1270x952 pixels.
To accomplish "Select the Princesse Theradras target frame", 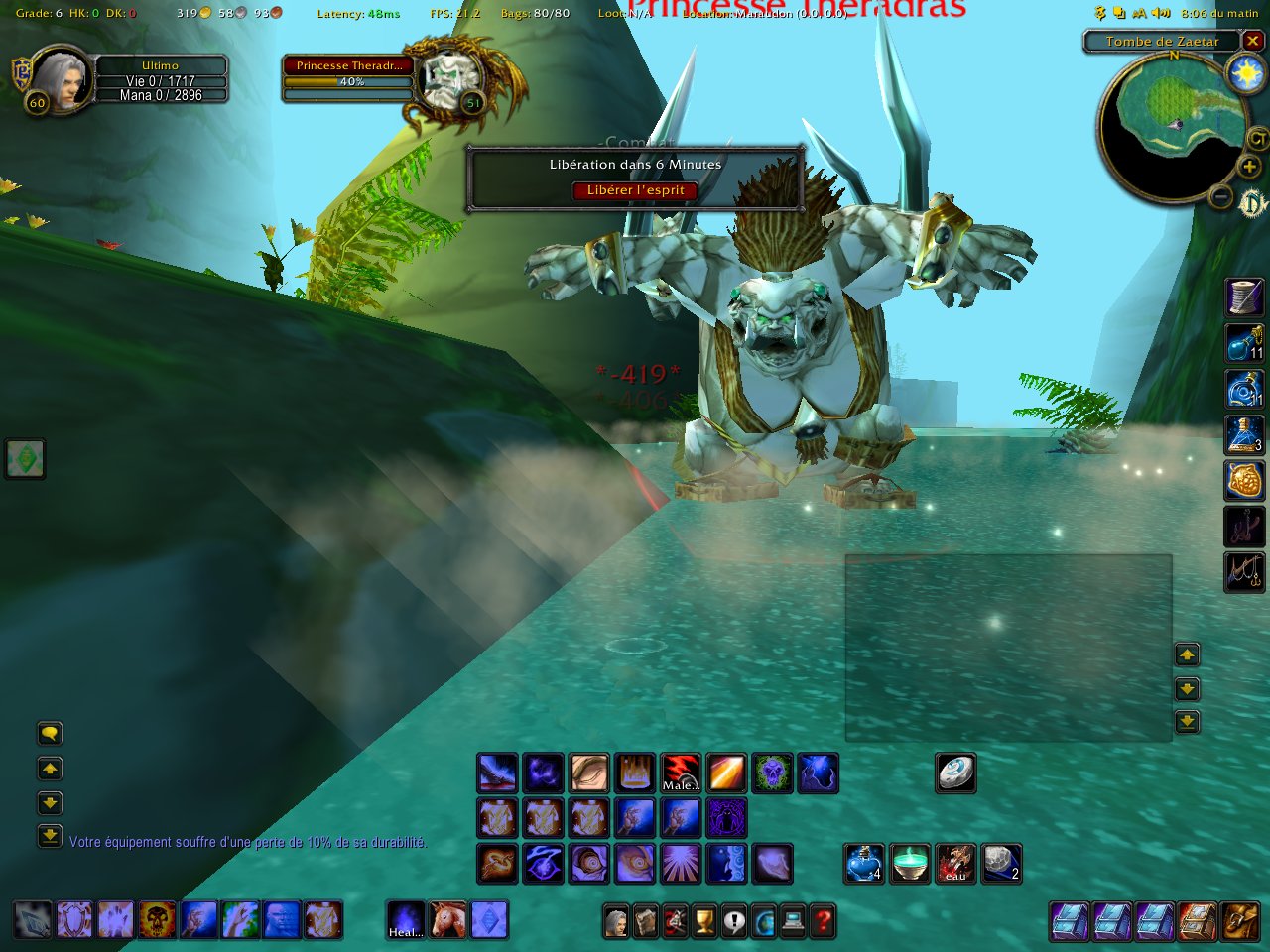I will click(x=348, y=66).
